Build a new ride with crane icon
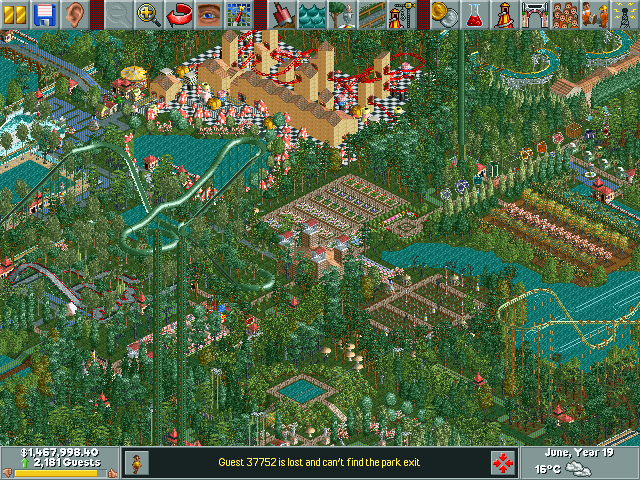Image resolution: width=640 pixels, height=480 pixels. (x=402, y=14)
